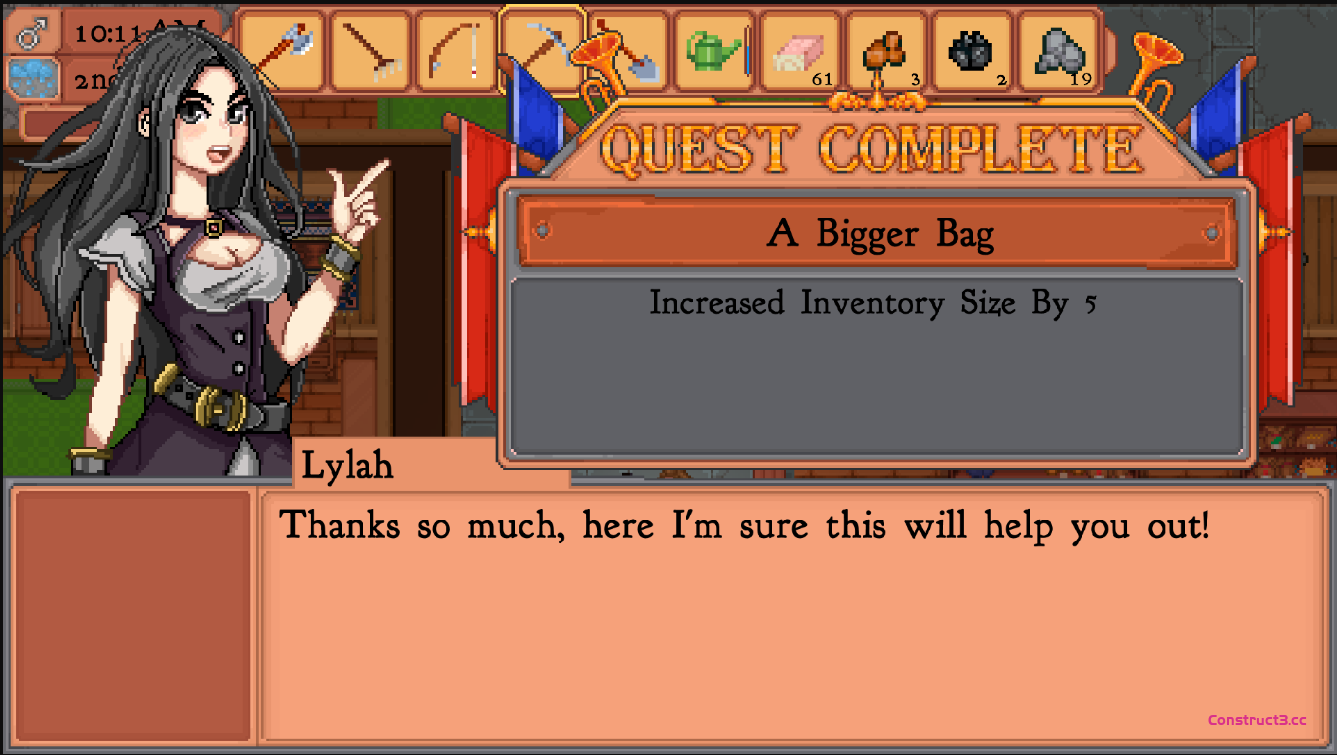
Task: Select the axe in the hotbar
Action: point(283,50)
